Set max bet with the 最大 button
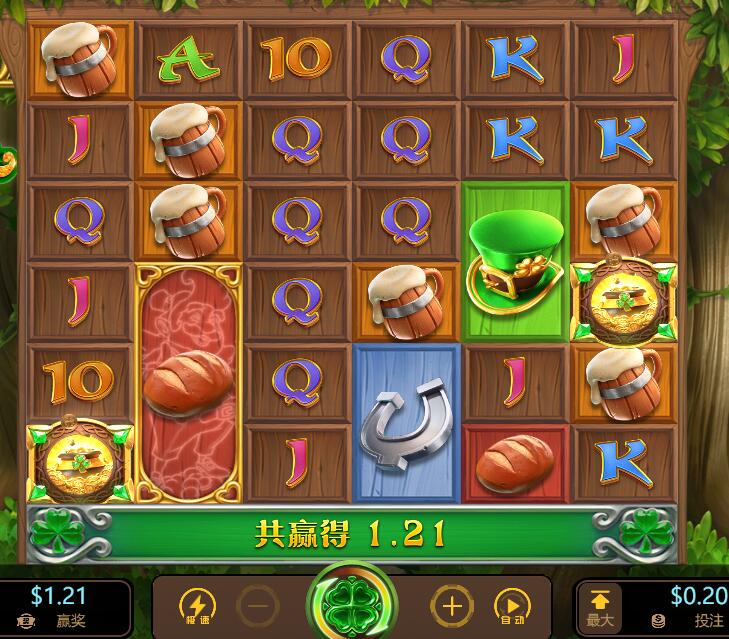Image resolution: width=729 pixels, height=639 pixels. (x=600, y=606)
